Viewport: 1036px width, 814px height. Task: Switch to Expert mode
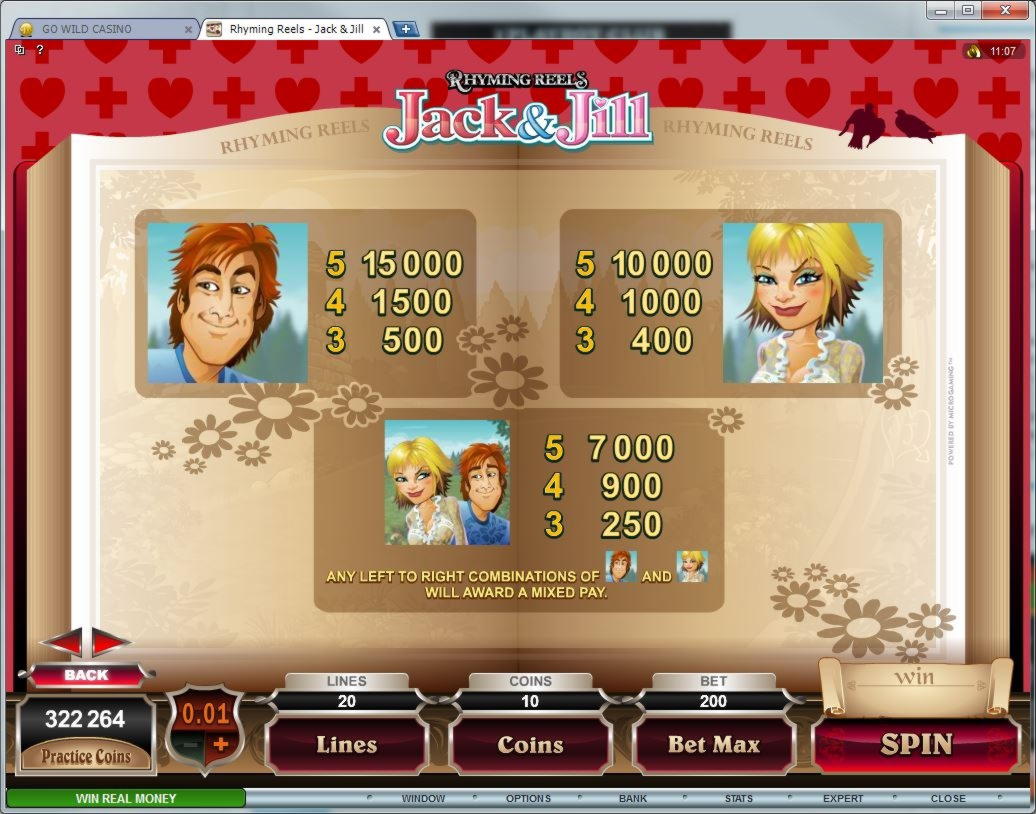coord(843,799)
